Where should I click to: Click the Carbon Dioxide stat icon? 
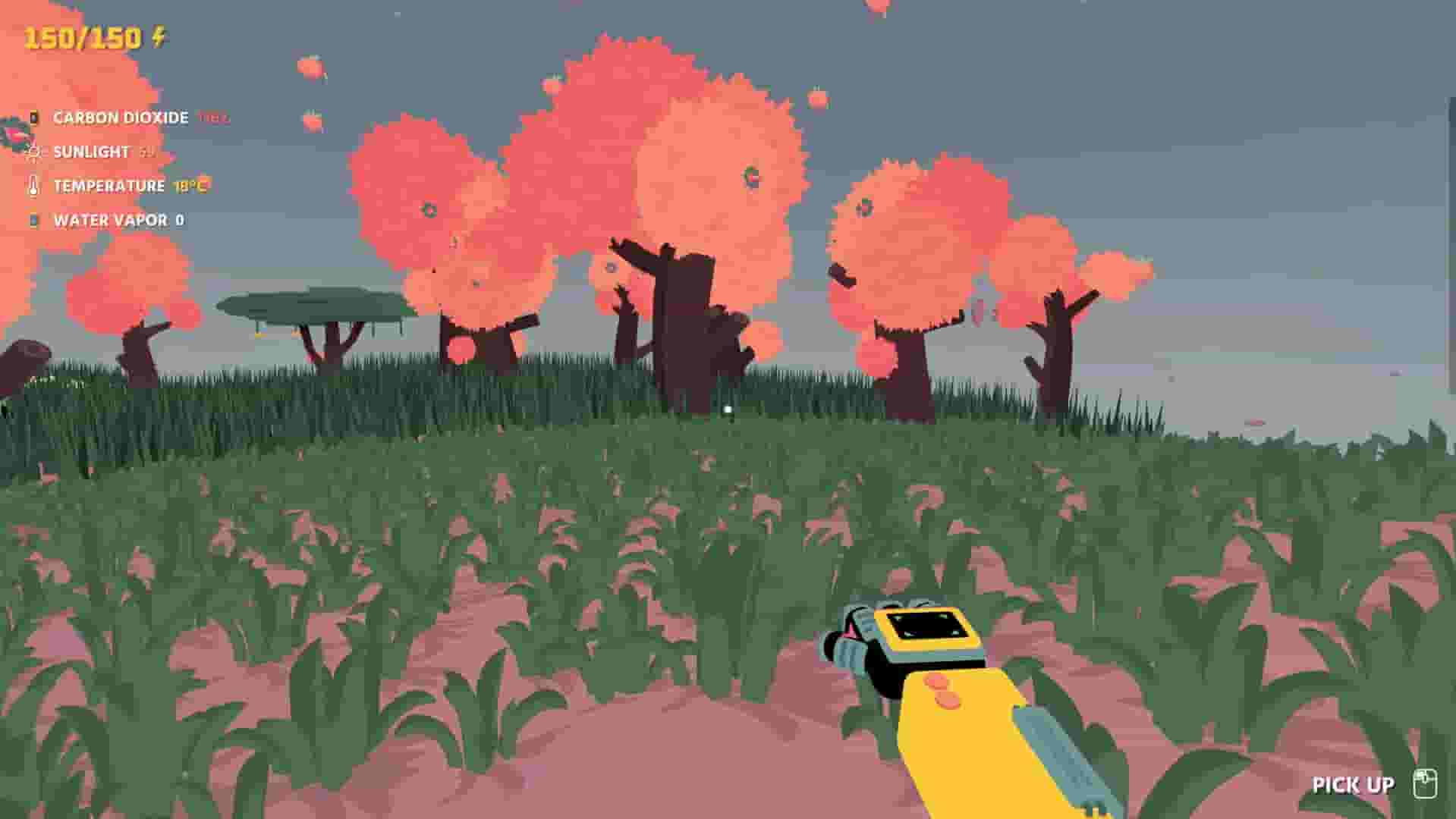[x=33, y=118]
